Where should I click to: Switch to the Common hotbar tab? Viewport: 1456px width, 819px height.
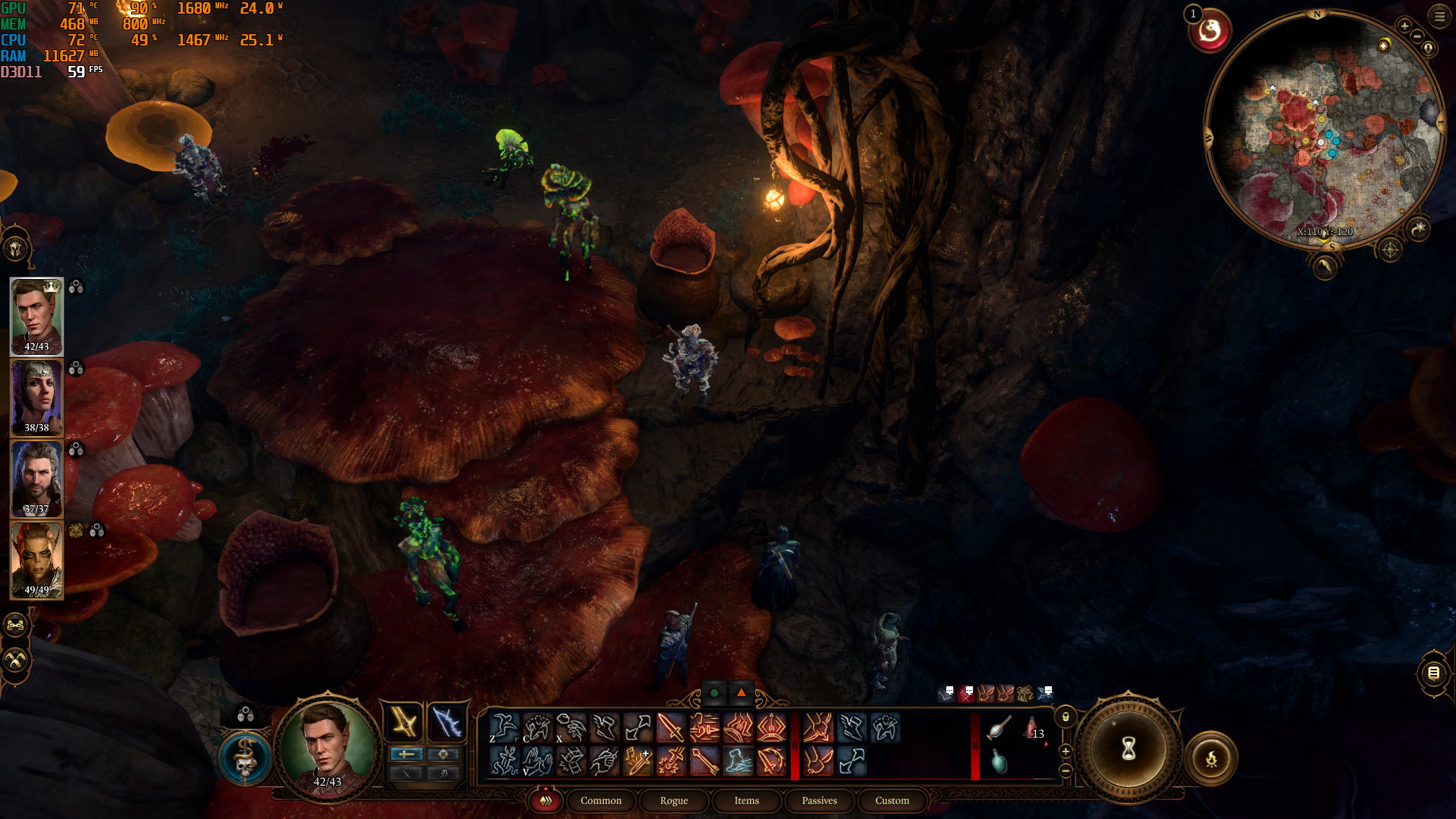pos(601,801)
